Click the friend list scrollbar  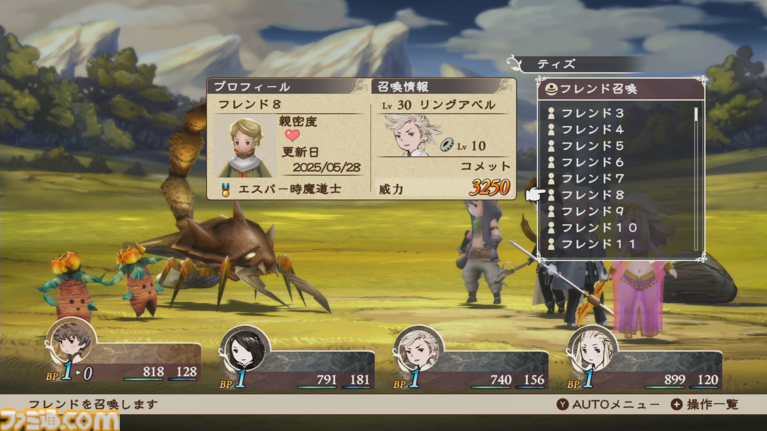[696, 175]
